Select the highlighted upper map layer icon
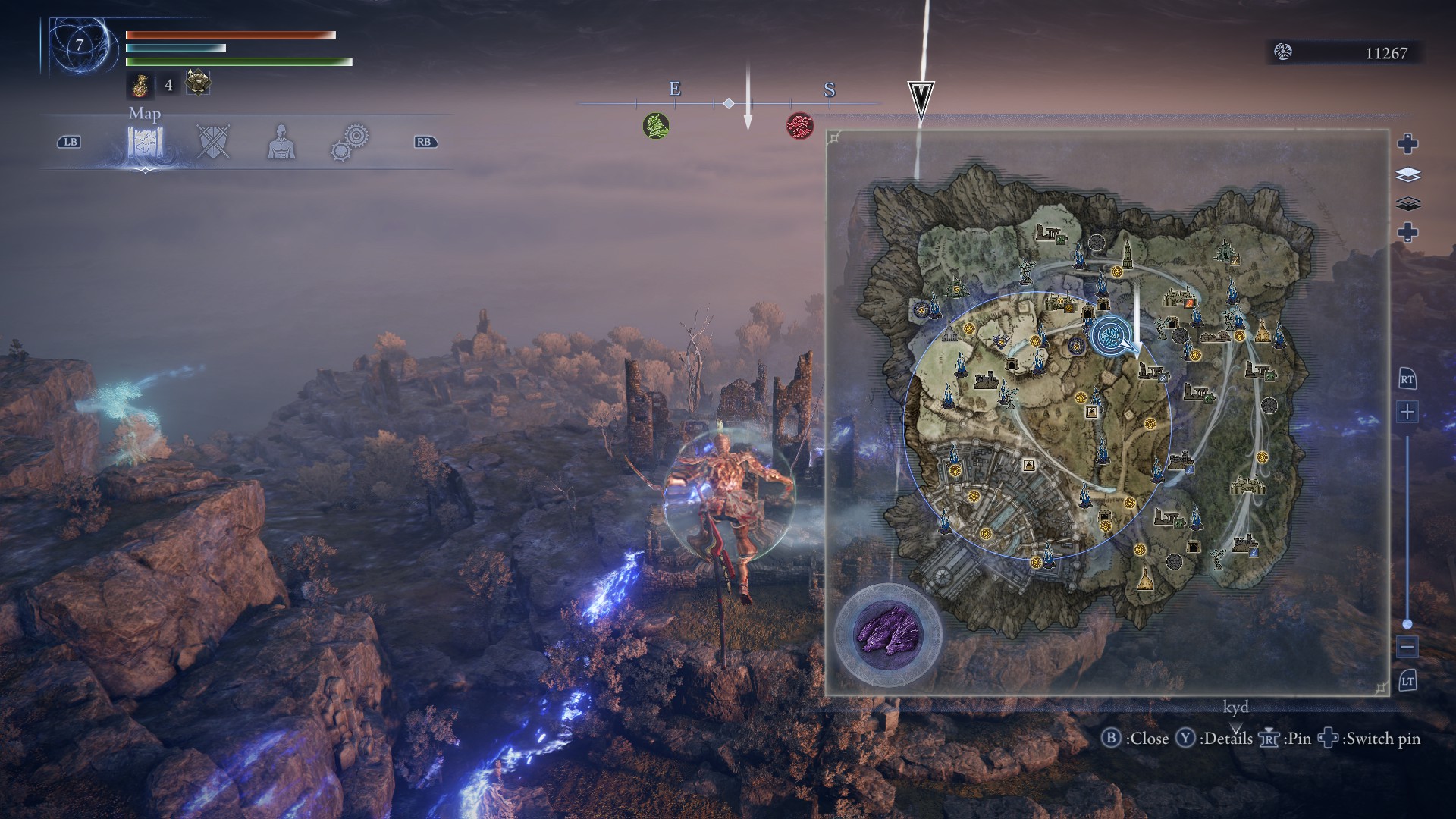This screenshot has height=819, width=1456. (1407, 175)
